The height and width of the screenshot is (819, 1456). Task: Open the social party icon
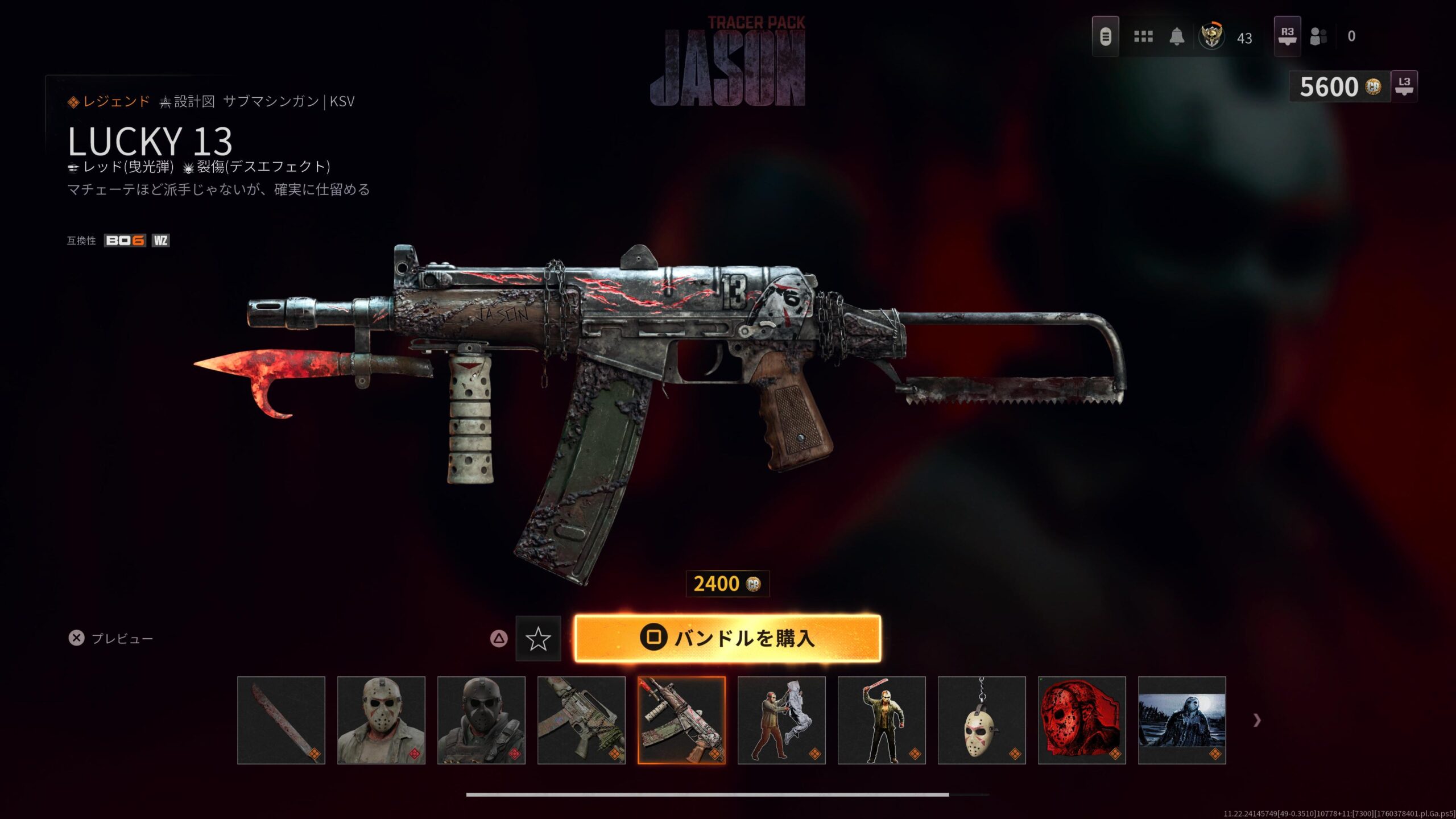click(1318, 37)
